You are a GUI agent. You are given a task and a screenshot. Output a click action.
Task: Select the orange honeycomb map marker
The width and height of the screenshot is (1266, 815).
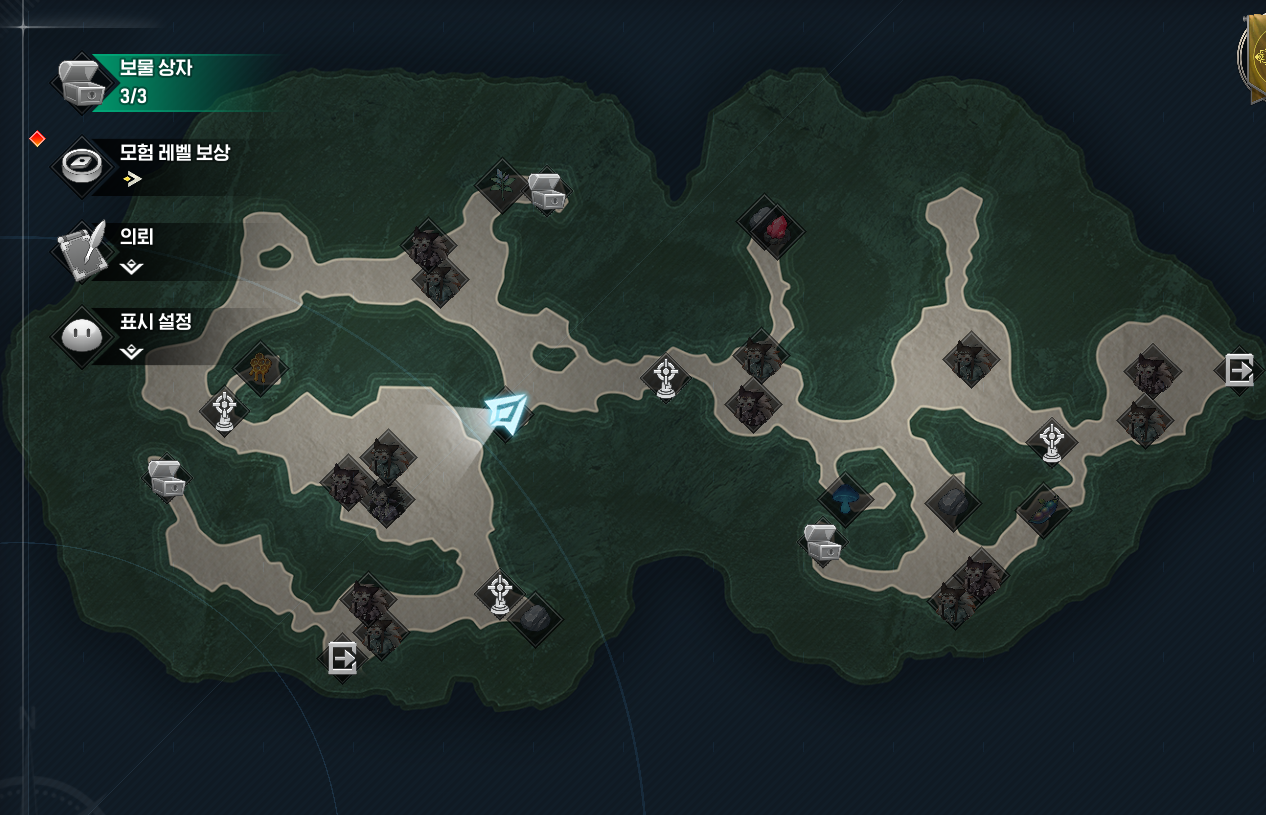(261, 369)
